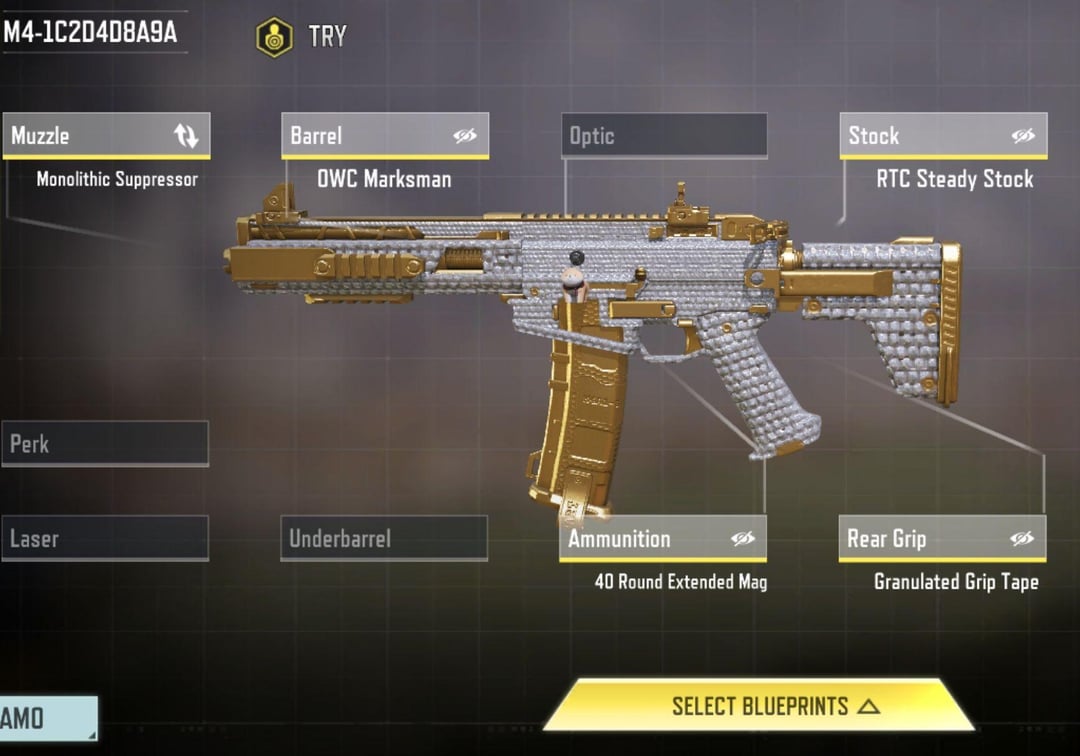Open the empty Underbarrel slot

[x=384, y=539]
